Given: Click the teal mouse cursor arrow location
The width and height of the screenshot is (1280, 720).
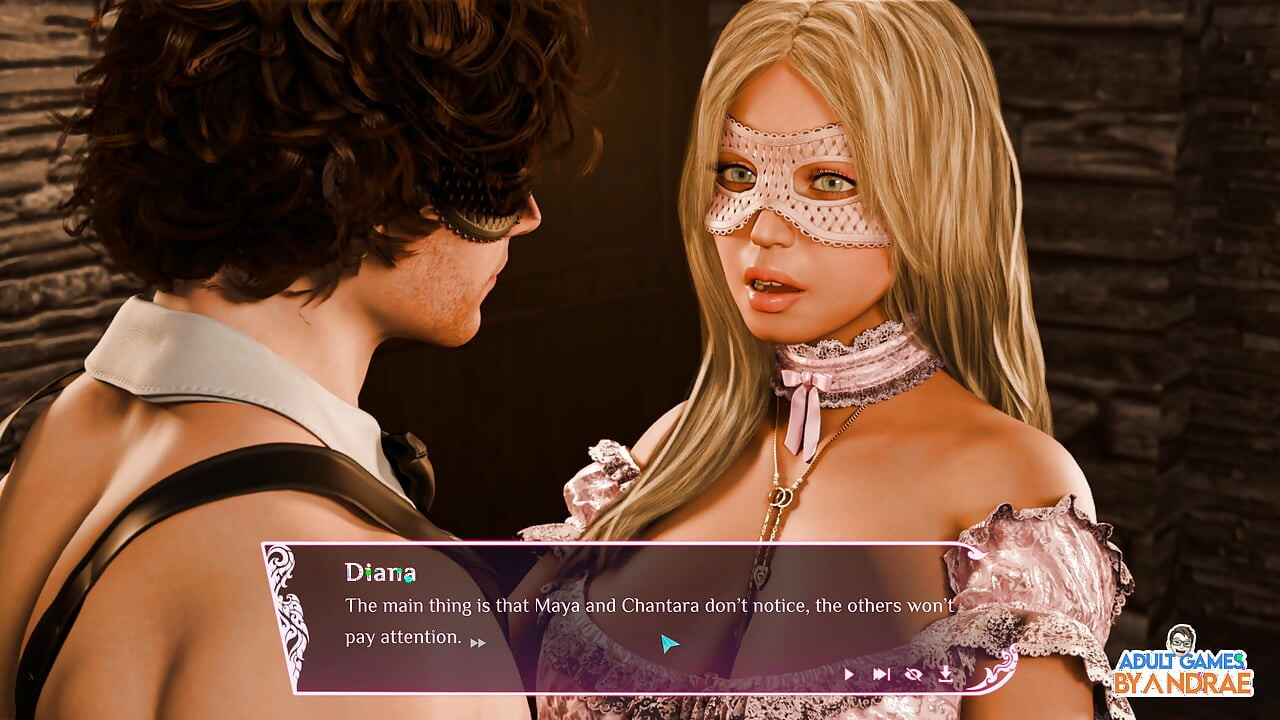Looking at the screenshot, I should tap(668, 644).
